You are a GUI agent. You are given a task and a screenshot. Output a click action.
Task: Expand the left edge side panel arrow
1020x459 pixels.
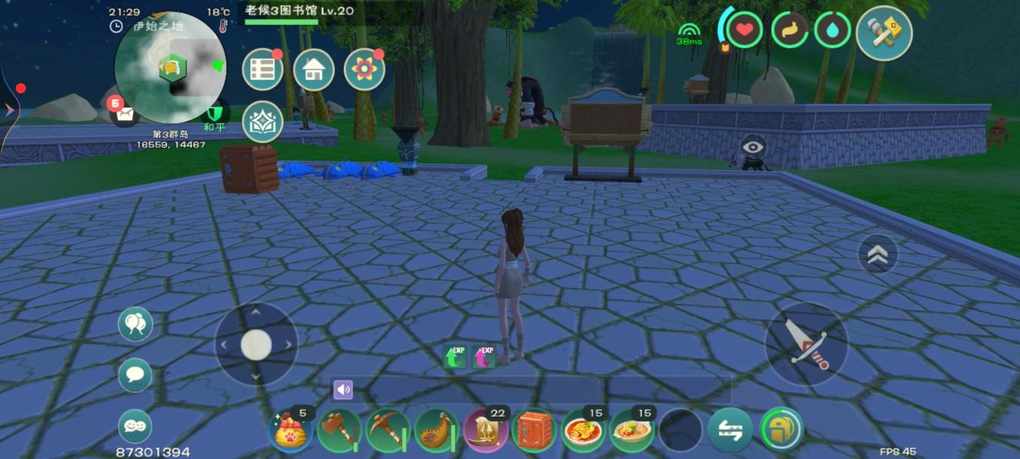coord(9,110)
